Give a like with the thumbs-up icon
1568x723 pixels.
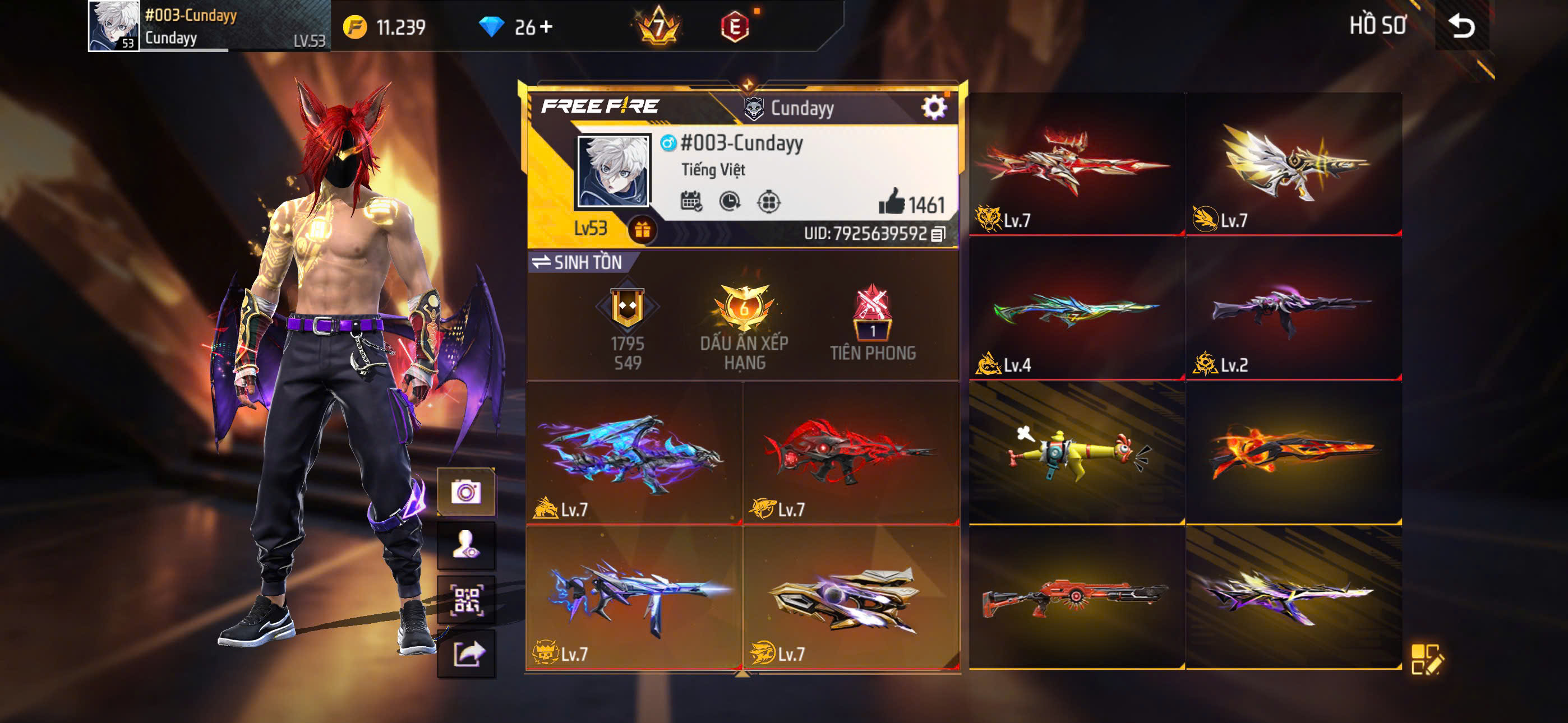[x=892, y=202]
